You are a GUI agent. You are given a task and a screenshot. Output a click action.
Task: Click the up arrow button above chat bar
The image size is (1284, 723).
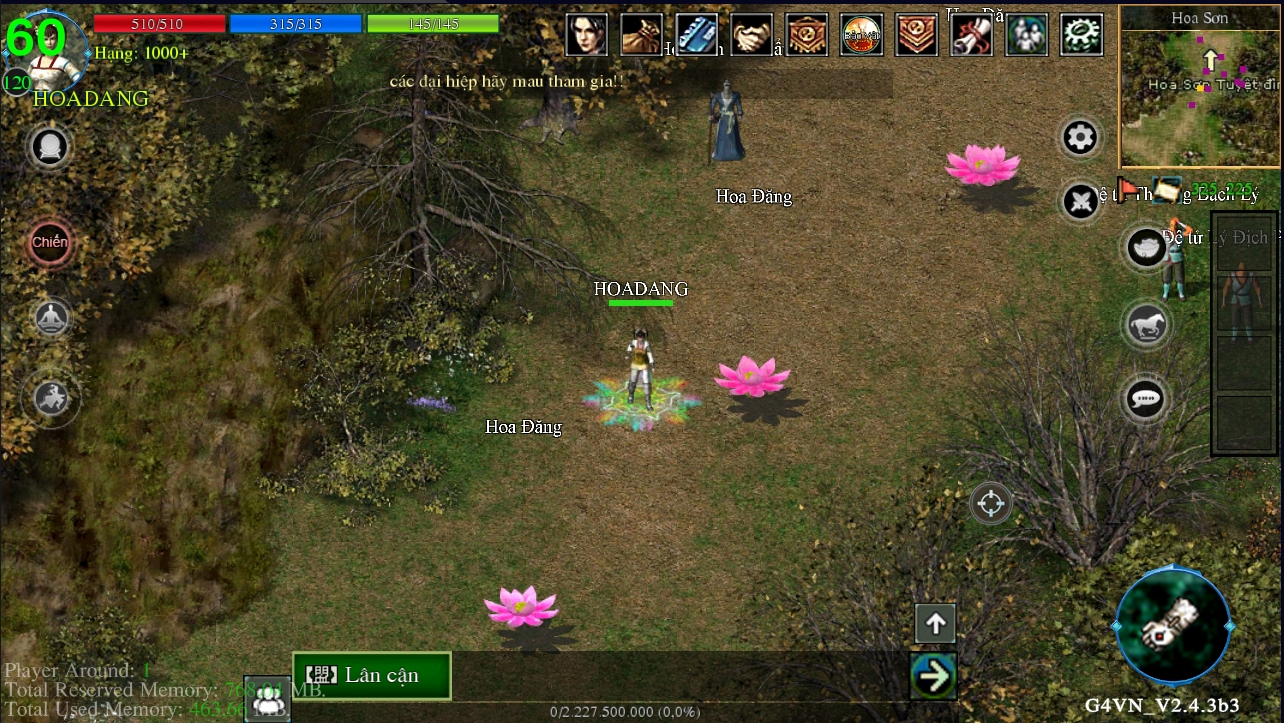coord(935,624)
